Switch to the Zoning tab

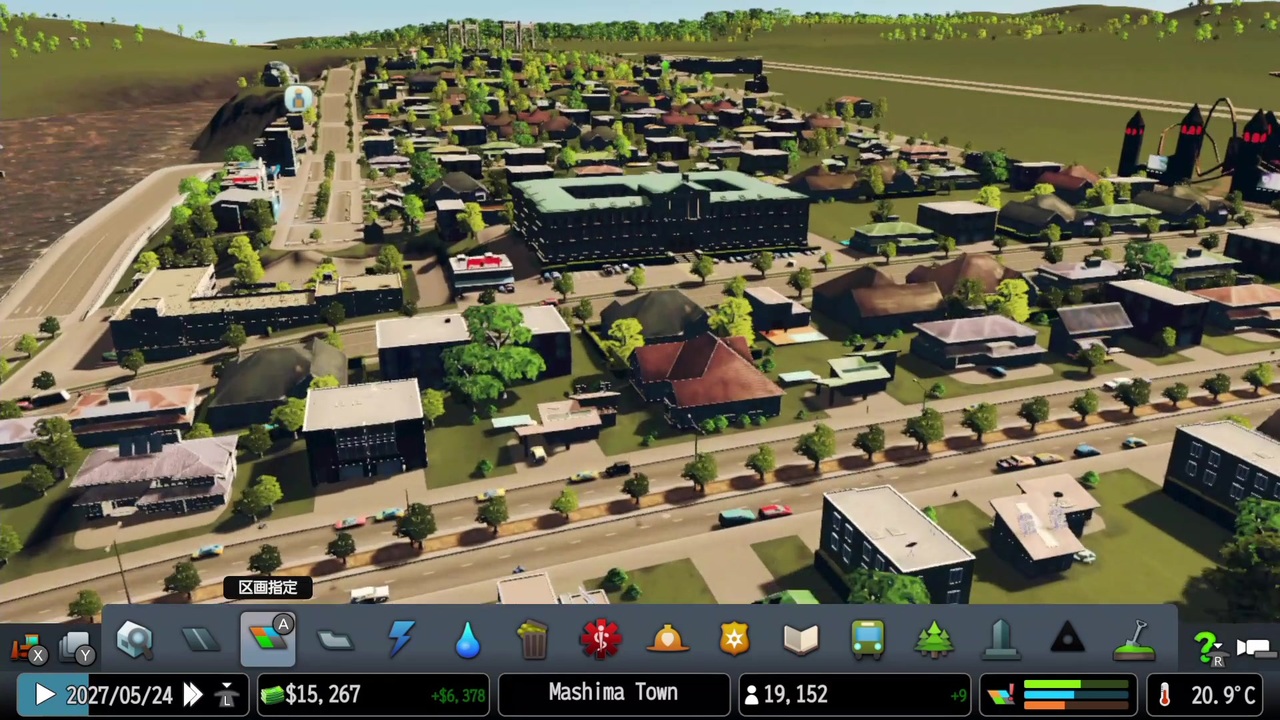[x=268, y=640]
